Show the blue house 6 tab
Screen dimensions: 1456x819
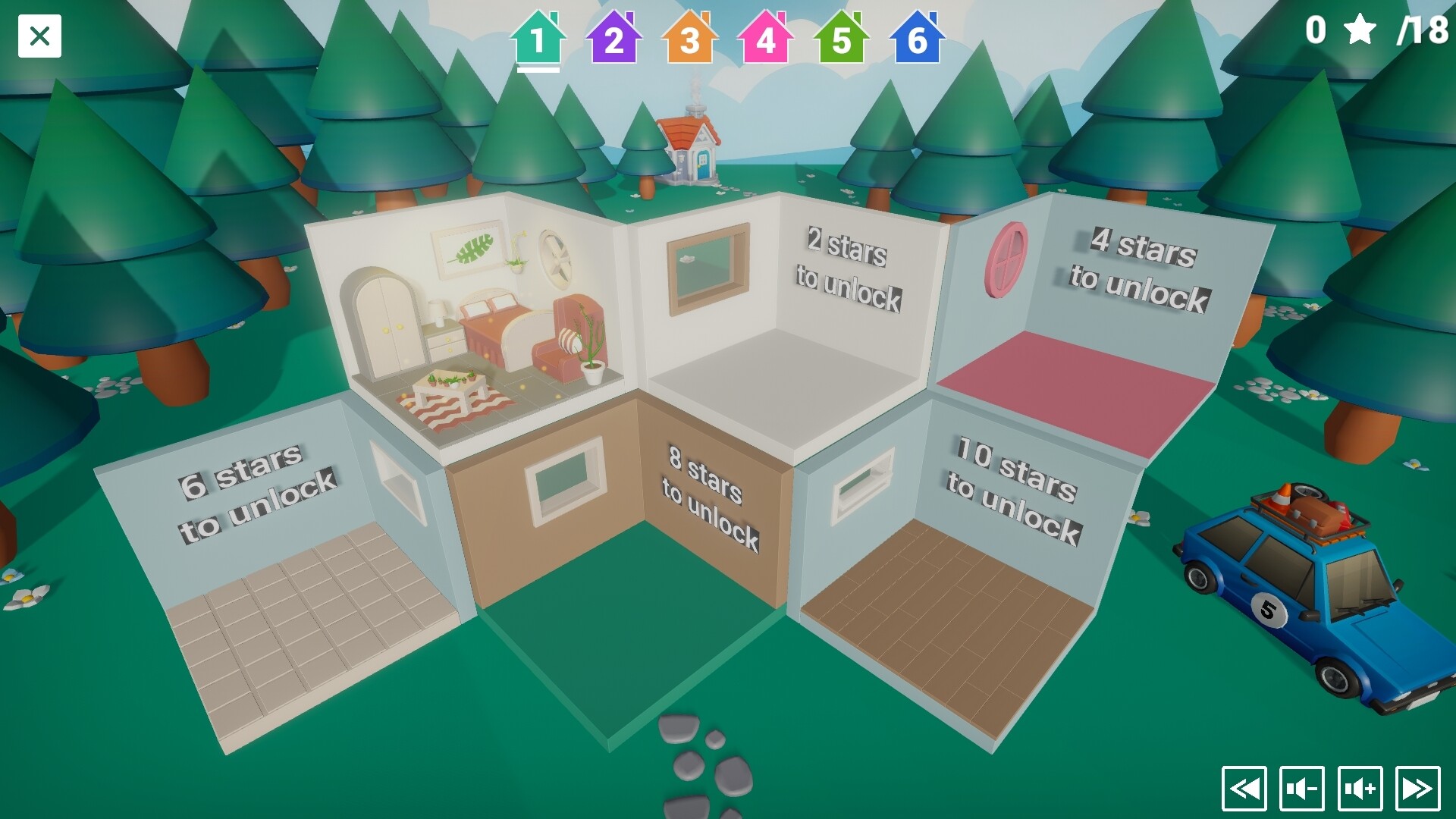(917, 38)
